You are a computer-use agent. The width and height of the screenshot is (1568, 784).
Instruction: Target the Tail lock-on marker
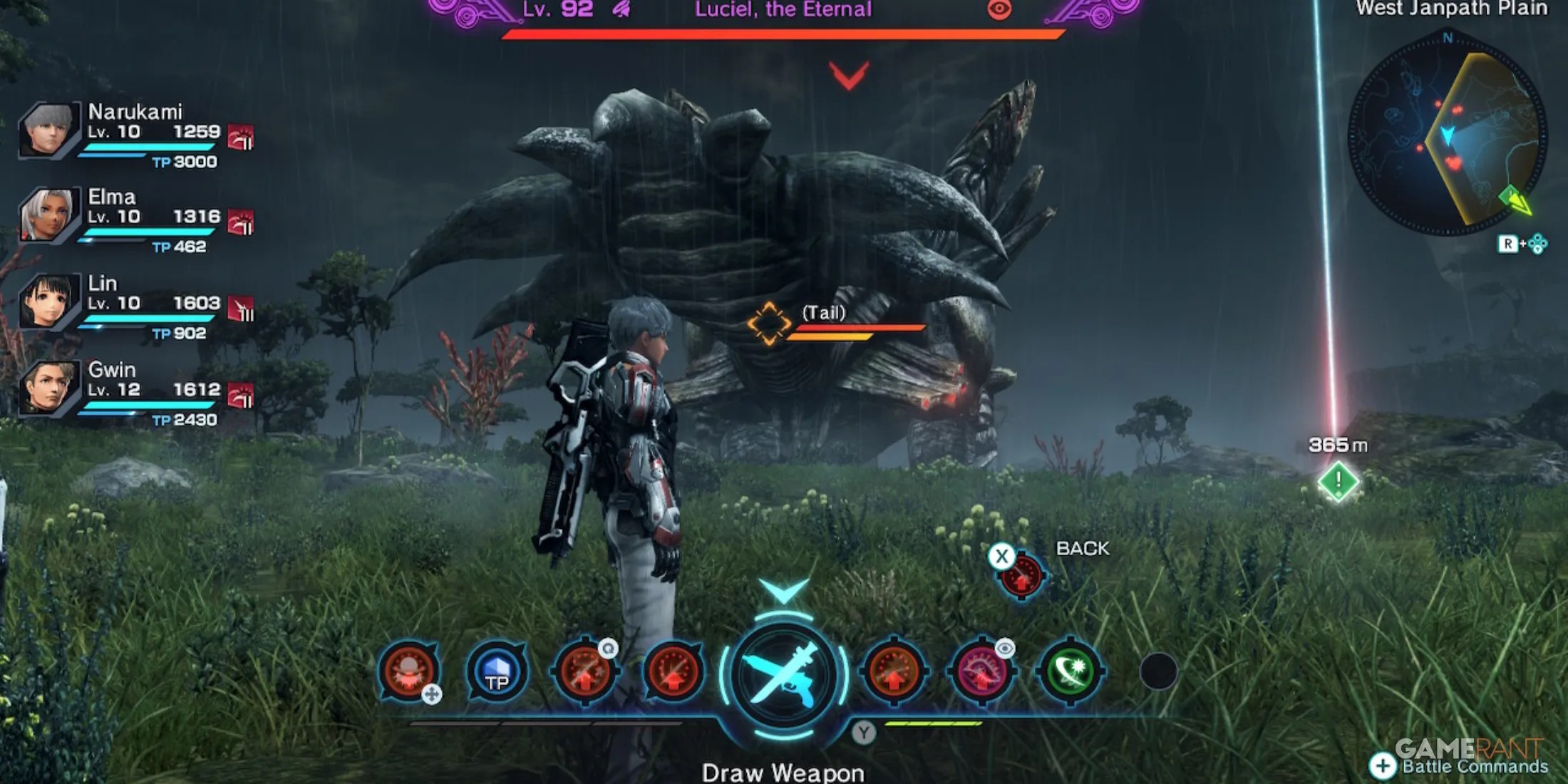tap(768, 324)
